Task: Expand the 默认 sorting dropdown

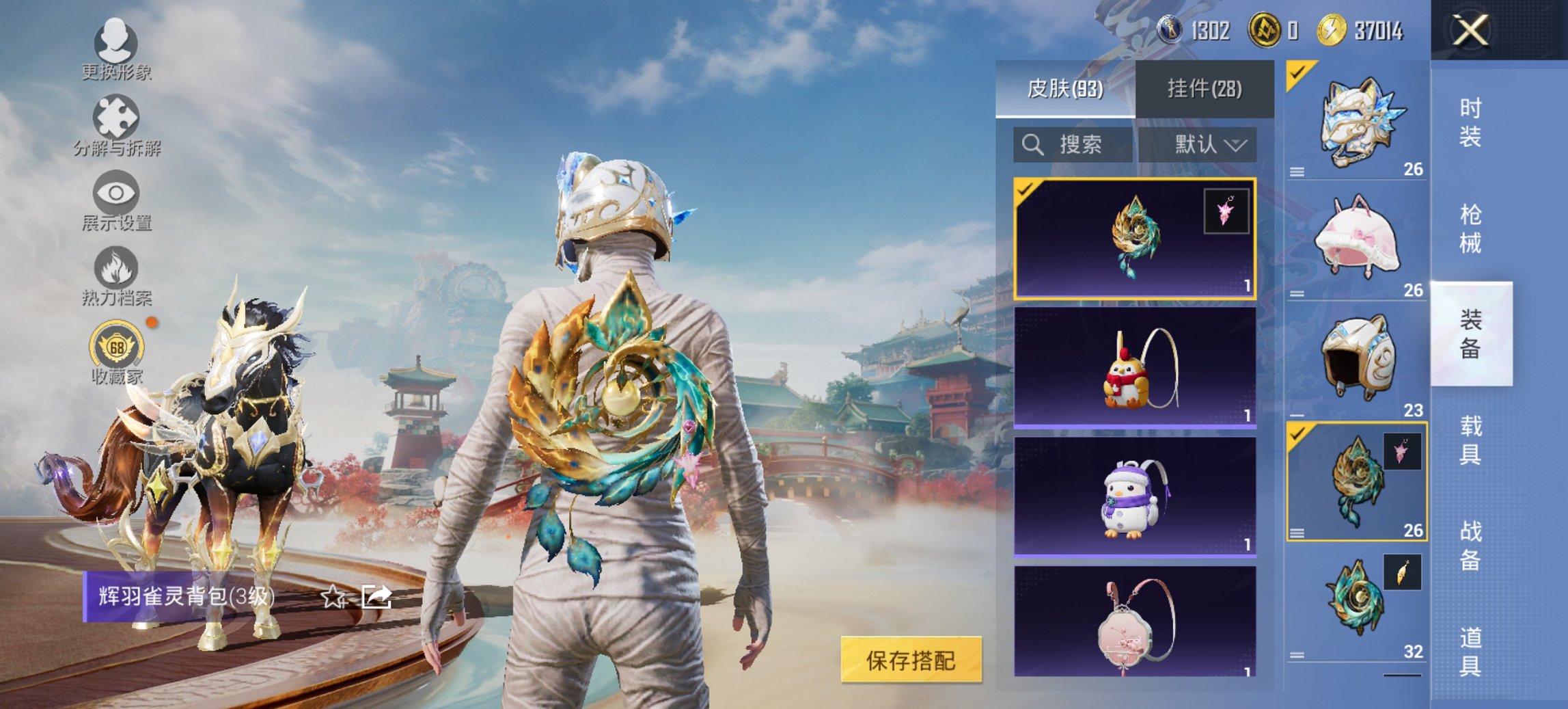Action: point(1207,145)
